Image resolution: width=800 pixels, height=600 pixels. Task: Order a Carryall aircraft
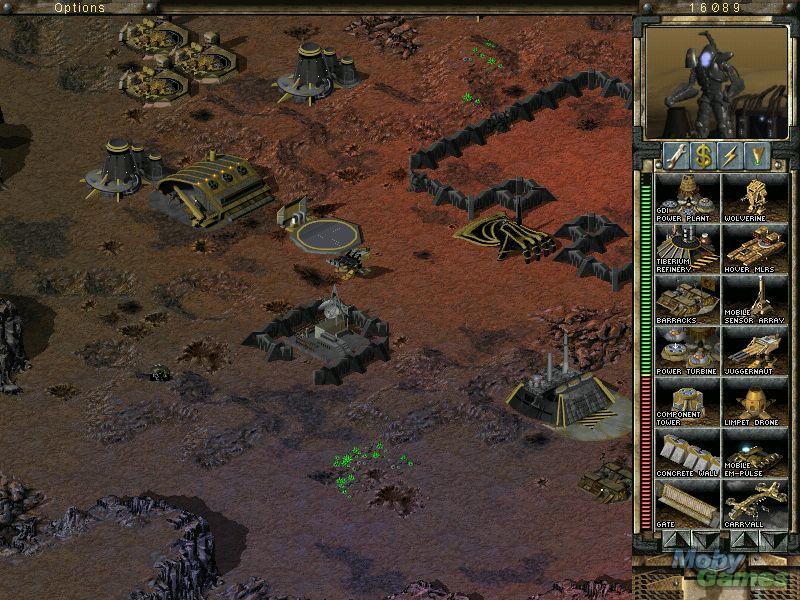click(754, 505)
